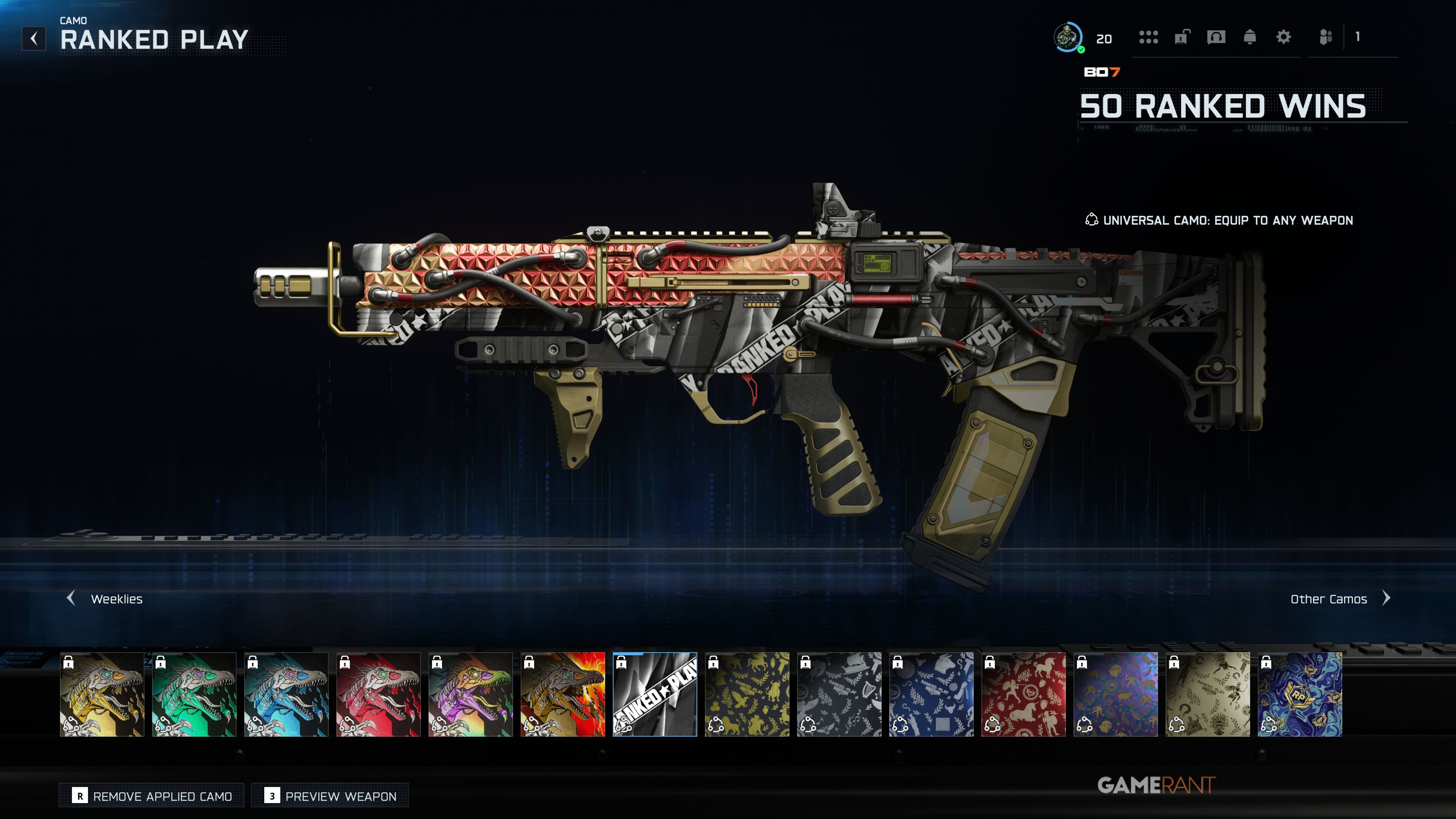Pick the blue swirl RP emblem camo
Screen dimensions: 1456x819
[x=1299, y=694]
